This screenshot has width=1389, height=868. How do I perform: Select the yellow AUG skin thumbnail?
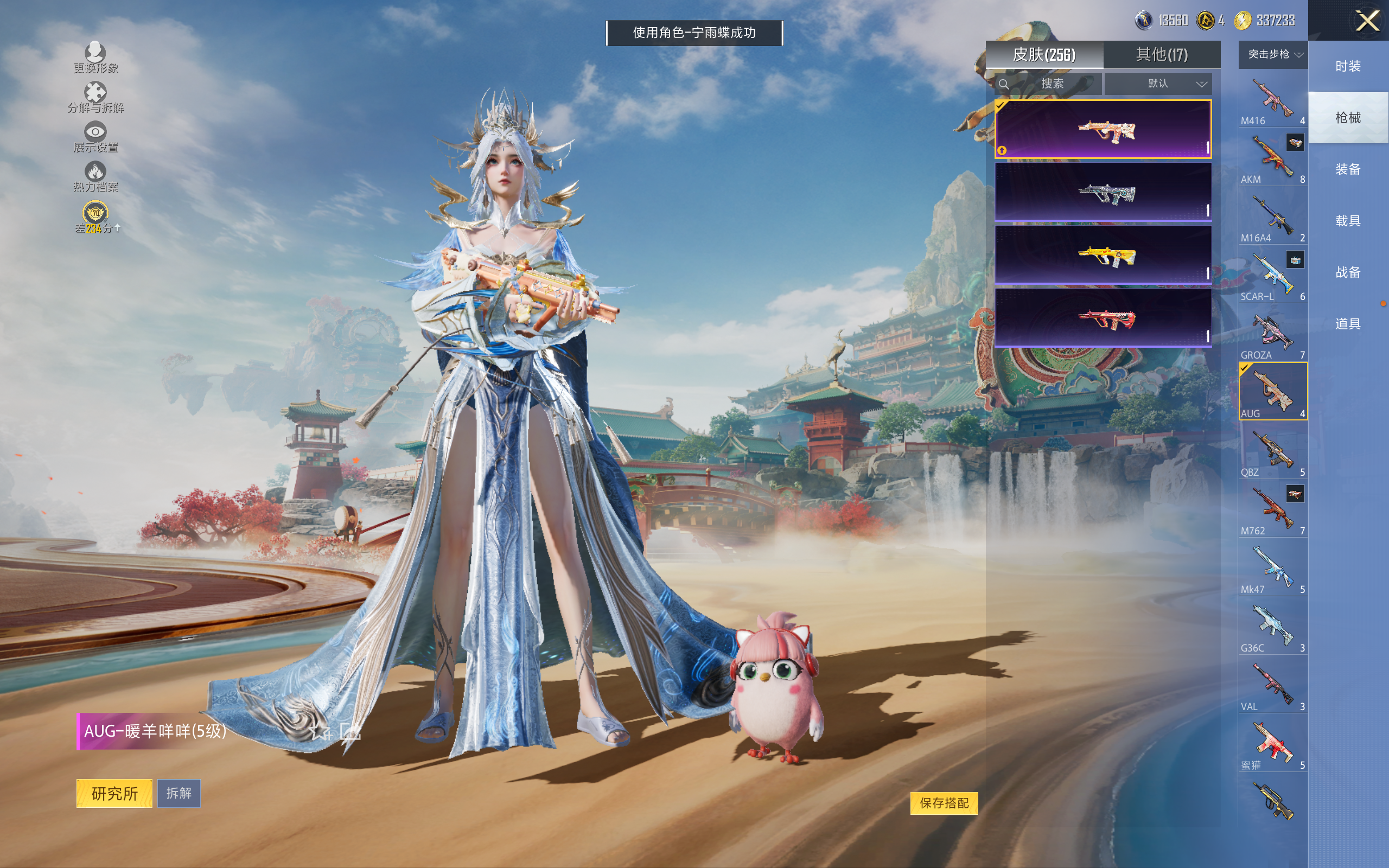coord(1103,255)
